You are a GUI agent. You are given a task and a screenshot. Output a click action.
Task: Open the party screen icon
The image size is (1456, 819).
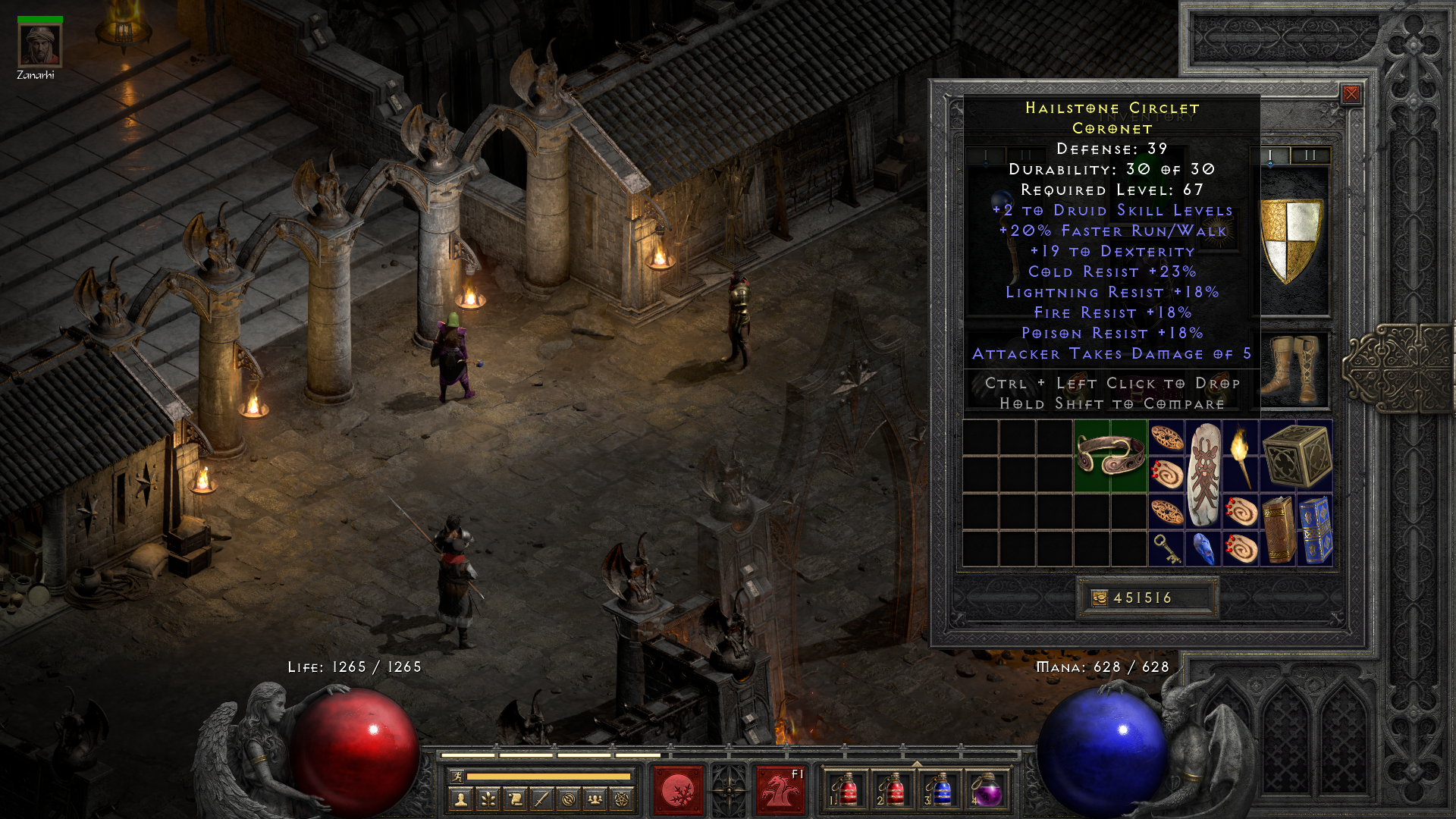click(x=595, y=799)
